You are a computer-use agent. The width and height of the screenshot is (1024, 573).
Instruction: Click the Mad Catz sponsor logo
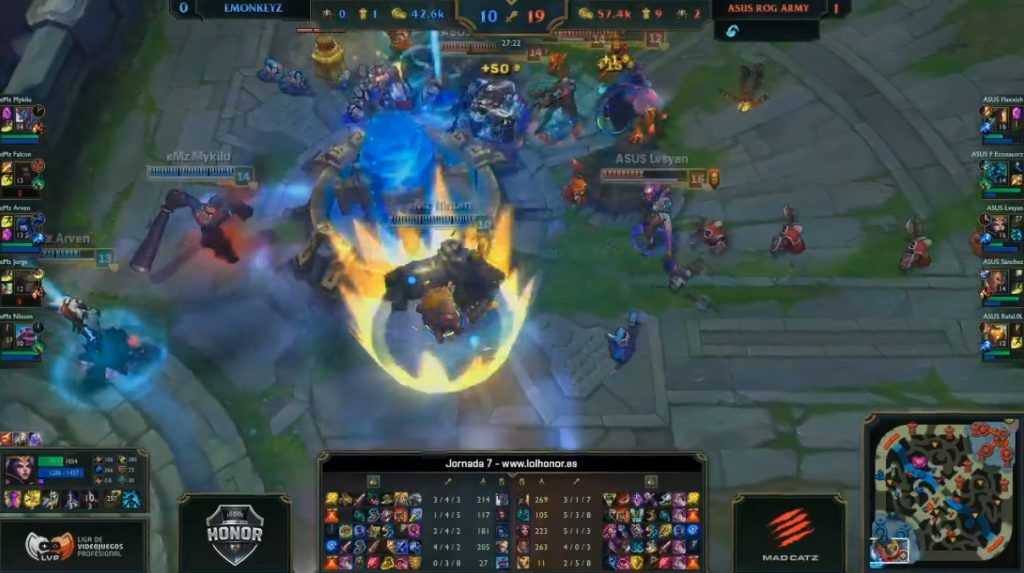click(x=789, y=534)
